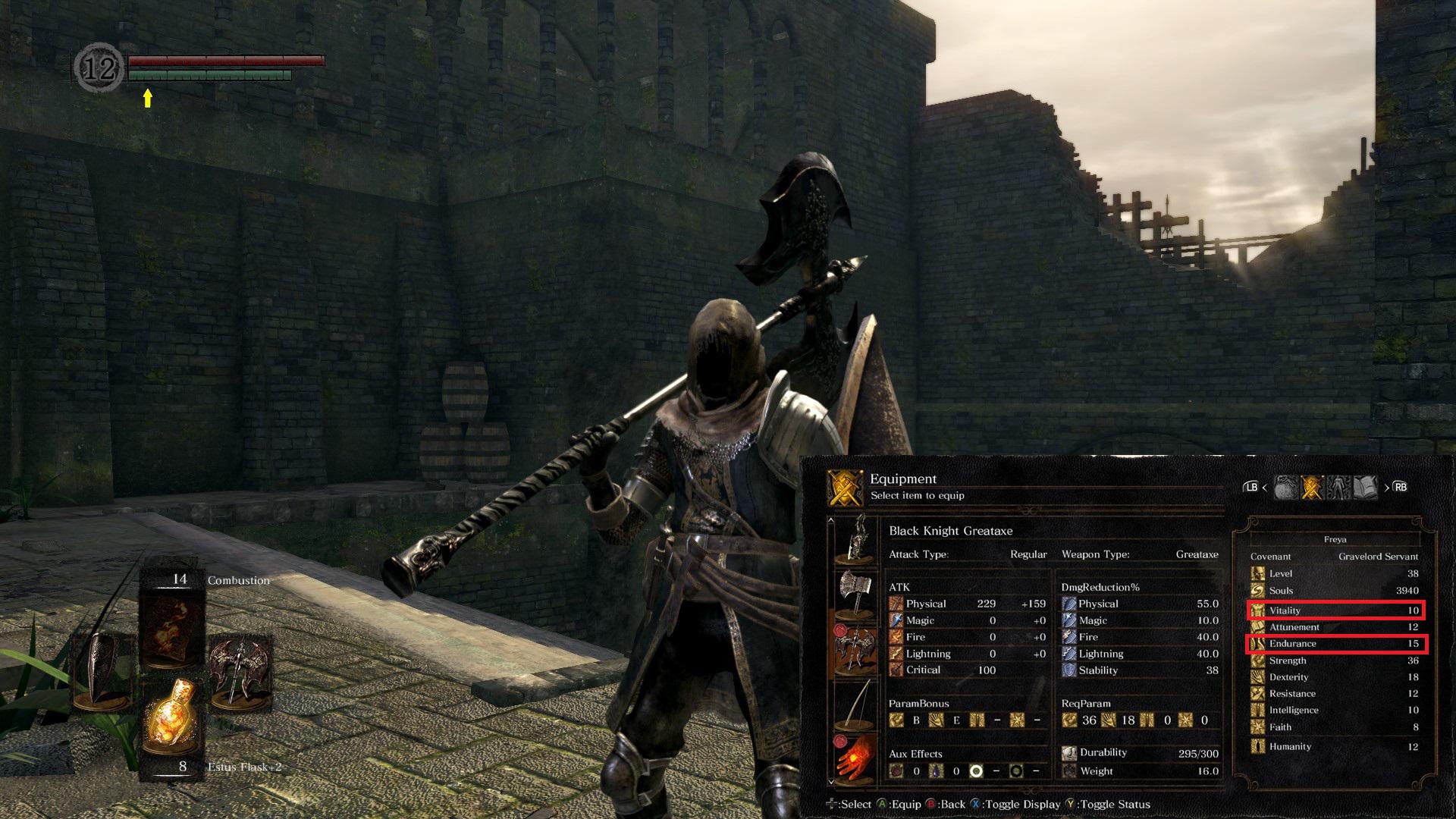Image resolution: width=1456 pixels, height=819 pixels.
Task: Click the Strength stat icon
Action: point(1257,661)
